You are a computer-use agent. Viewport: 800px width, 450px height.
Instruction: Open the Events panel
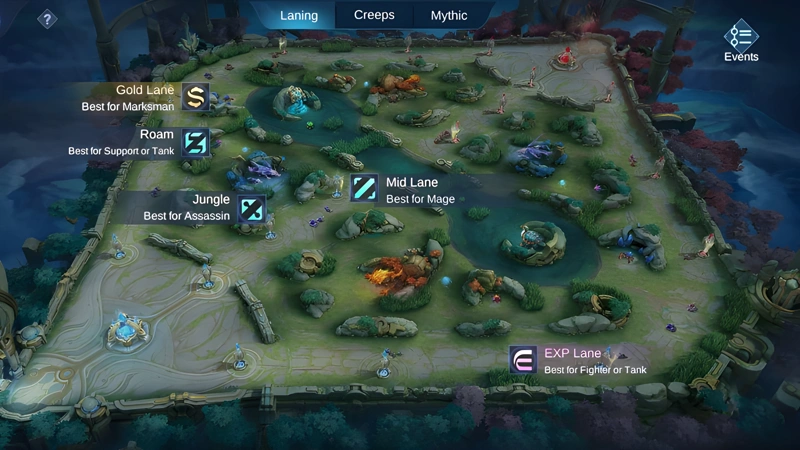click(x=741, y=41)
